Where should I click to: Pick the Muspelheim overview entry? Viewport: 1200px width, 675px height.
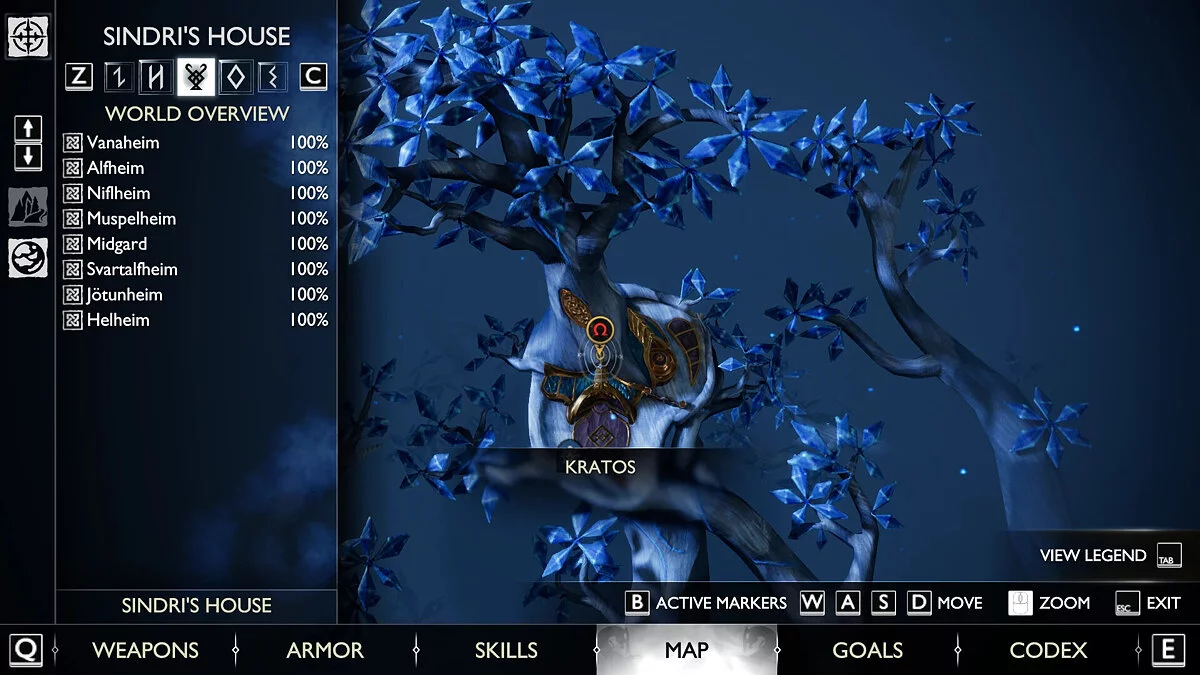(x=131, y=219)
